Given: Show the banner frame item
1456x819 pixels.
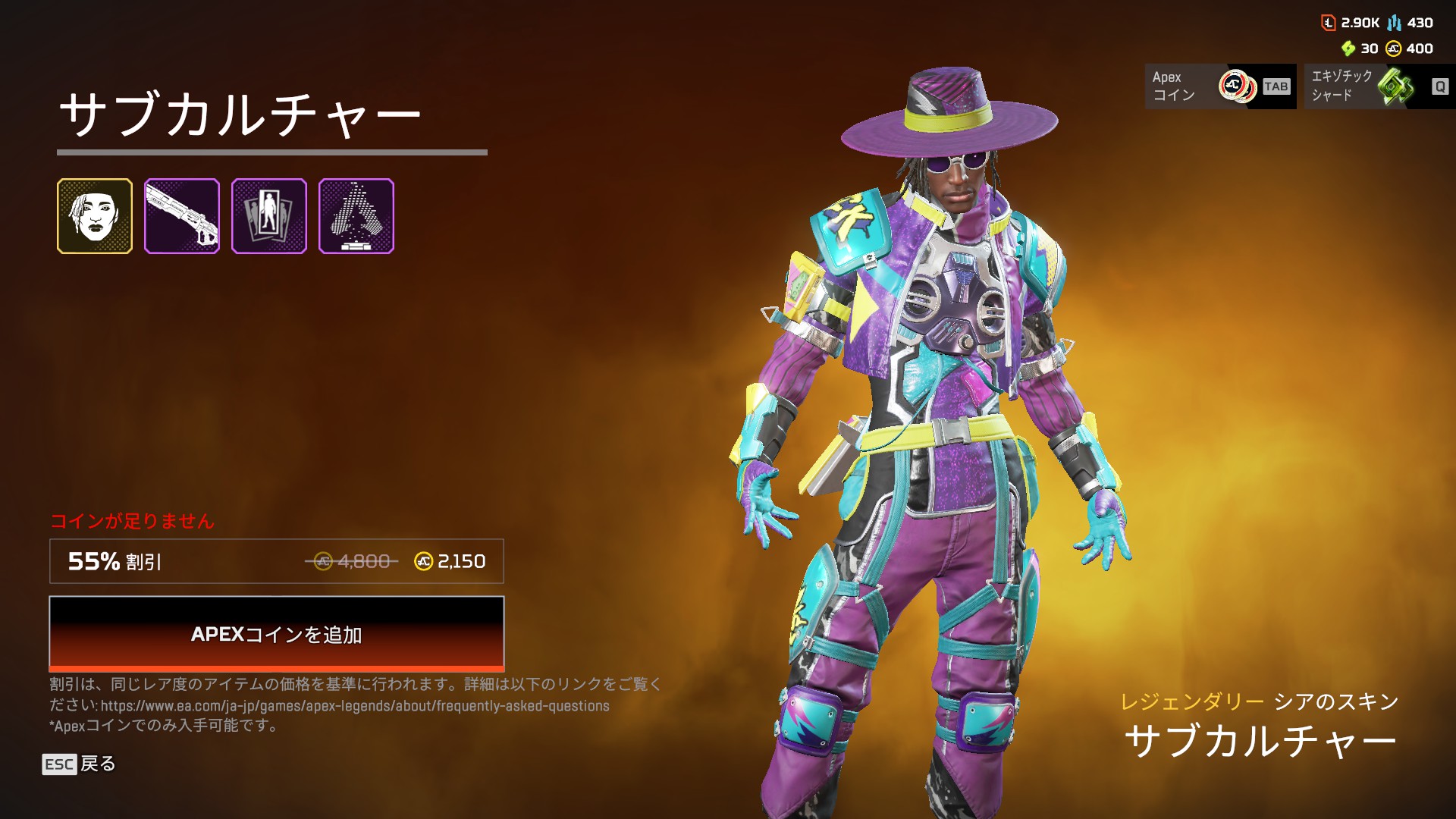Looking at the screenshot, I should 269,216.
